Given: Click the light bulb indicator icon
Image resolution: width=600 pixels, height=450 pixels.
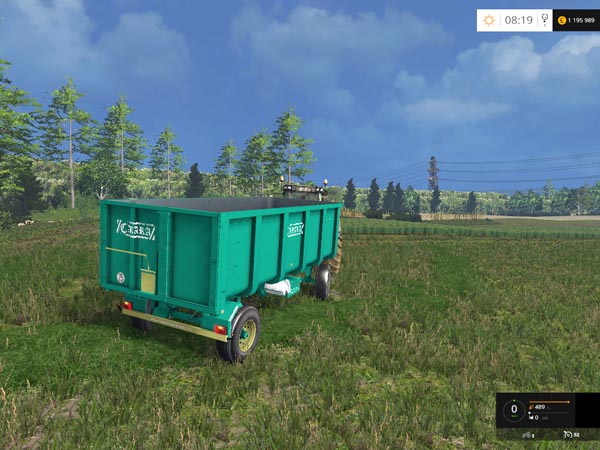Looking at the screenshot, I should coord(544,20).
